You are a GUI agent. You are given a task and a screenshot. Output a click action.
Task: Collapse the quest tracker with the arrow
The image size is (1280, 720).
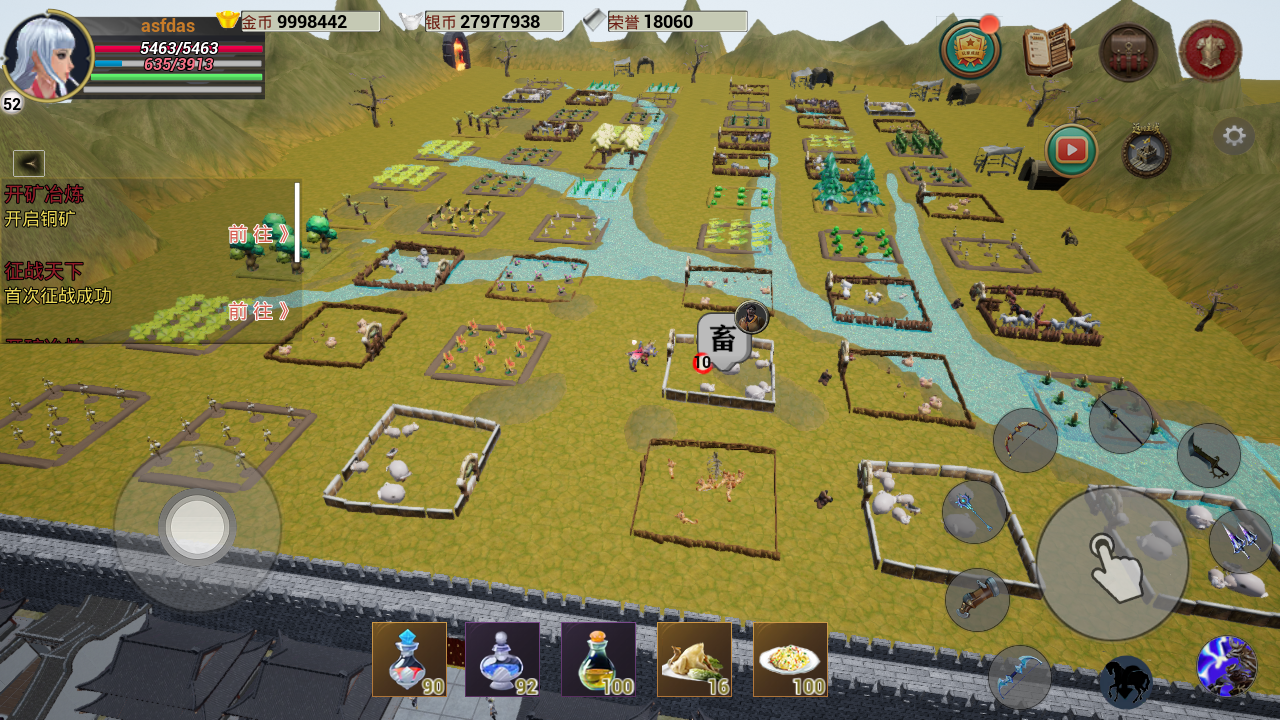coord(28,163)
